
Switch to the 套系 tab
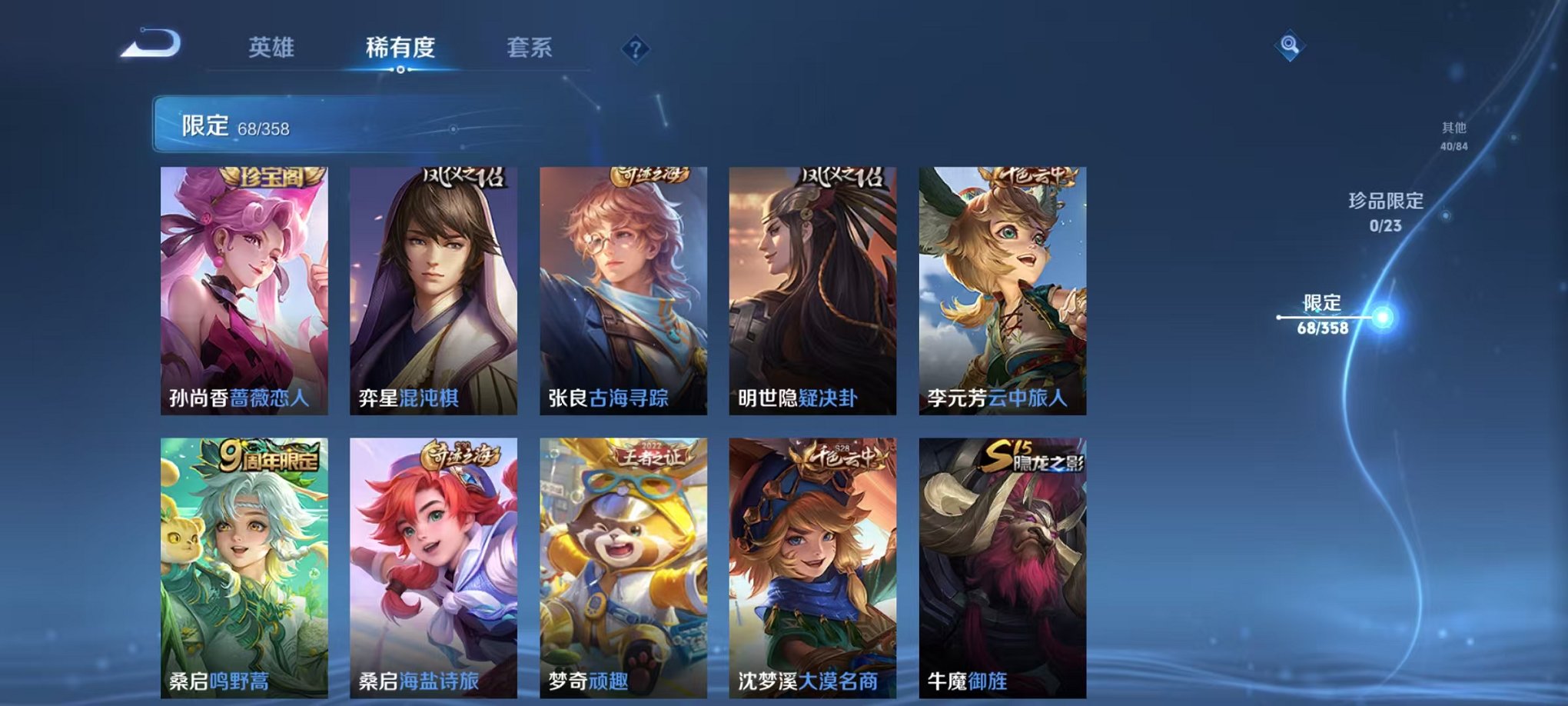[x=530, y=46]
